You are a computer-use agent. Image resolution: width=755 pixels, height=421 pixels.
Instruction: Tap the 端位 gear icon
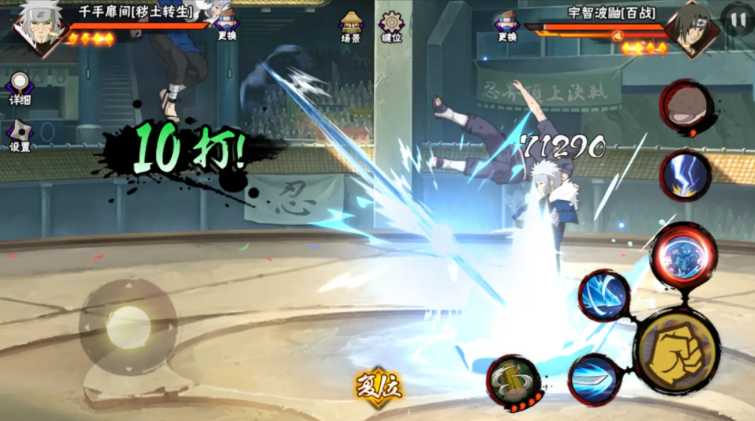point(391,23)
